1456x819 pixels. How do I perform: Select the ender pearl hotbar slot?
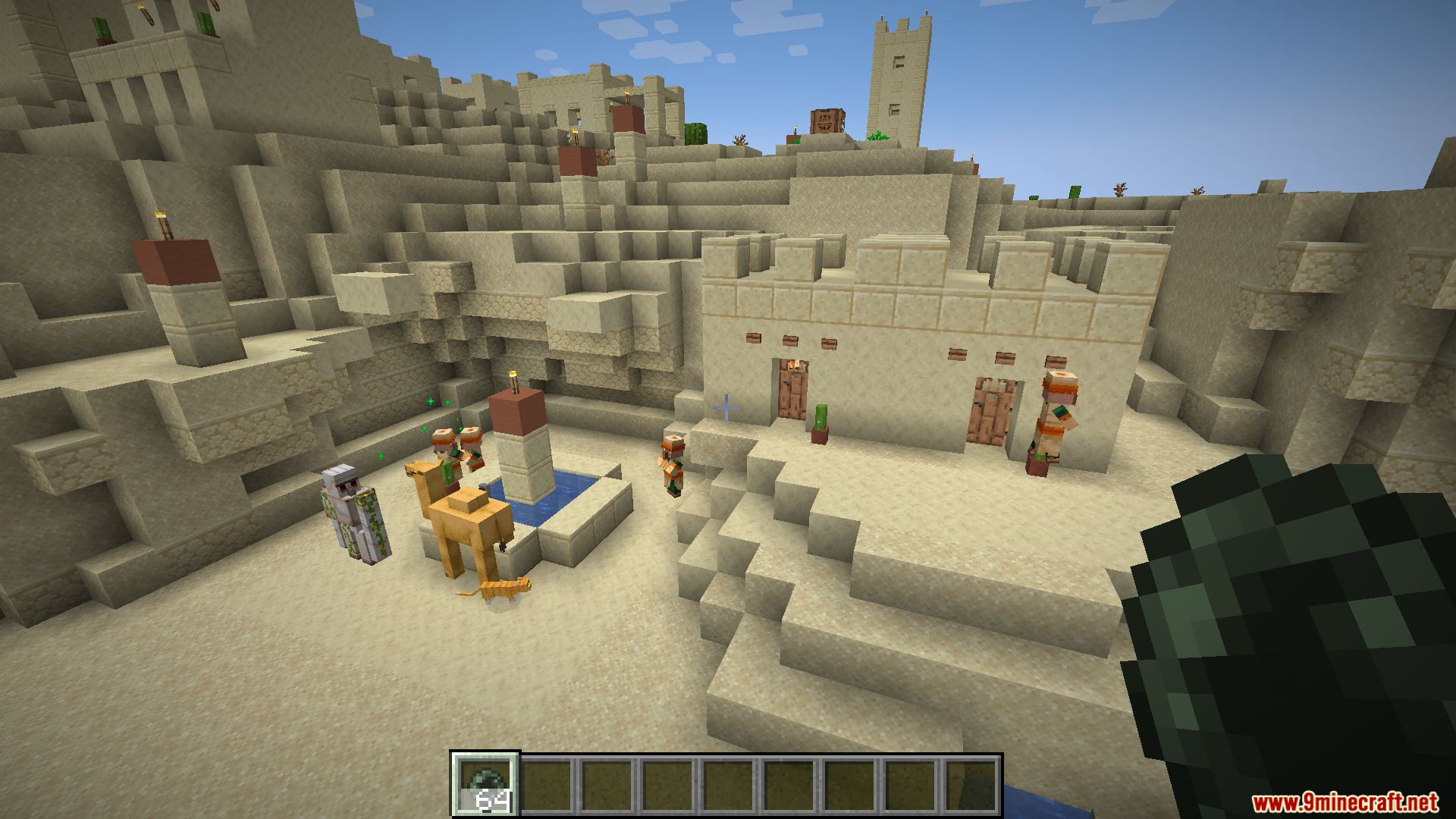(485, 785)
